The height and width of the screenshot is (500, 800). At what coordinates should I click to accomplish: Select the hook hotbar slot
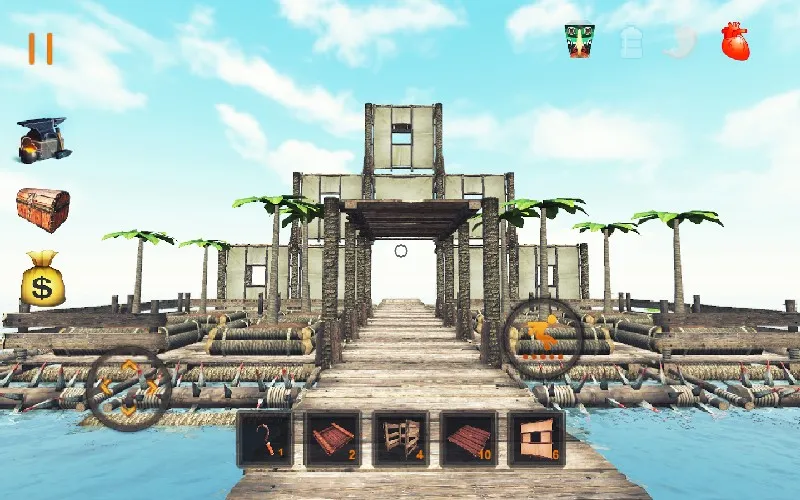tap(265, 438)
